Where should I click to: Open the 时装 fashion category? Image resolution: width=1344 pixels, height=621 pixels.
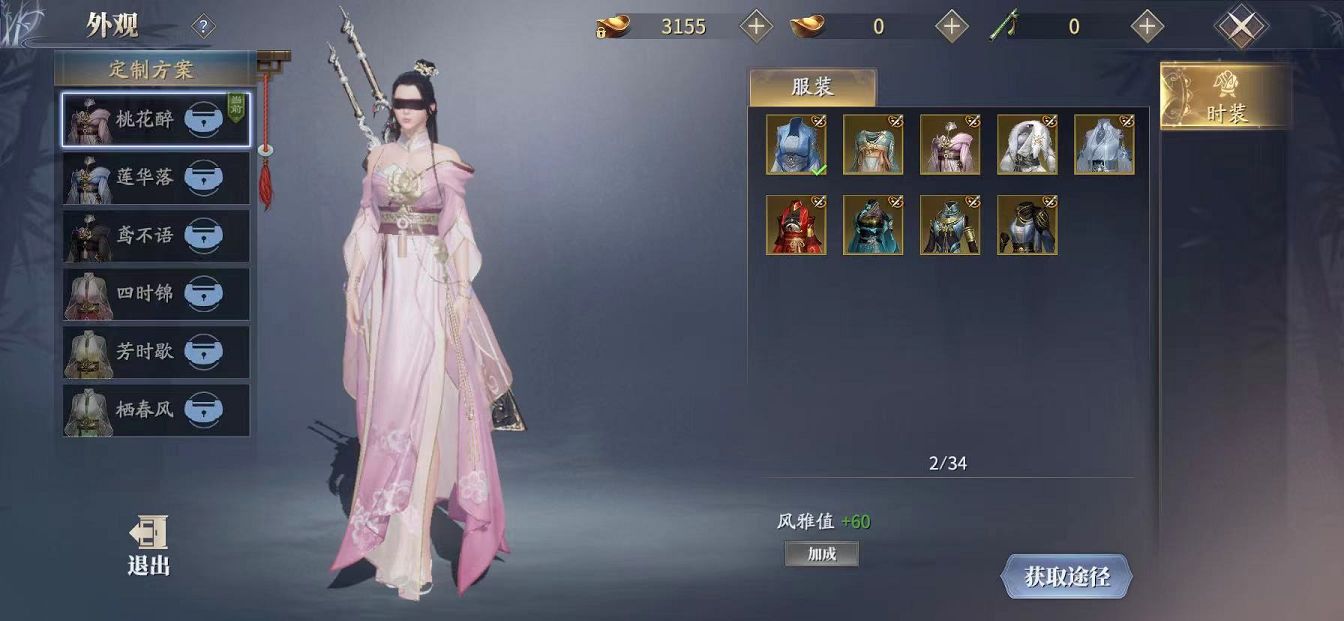(1224, 98)
